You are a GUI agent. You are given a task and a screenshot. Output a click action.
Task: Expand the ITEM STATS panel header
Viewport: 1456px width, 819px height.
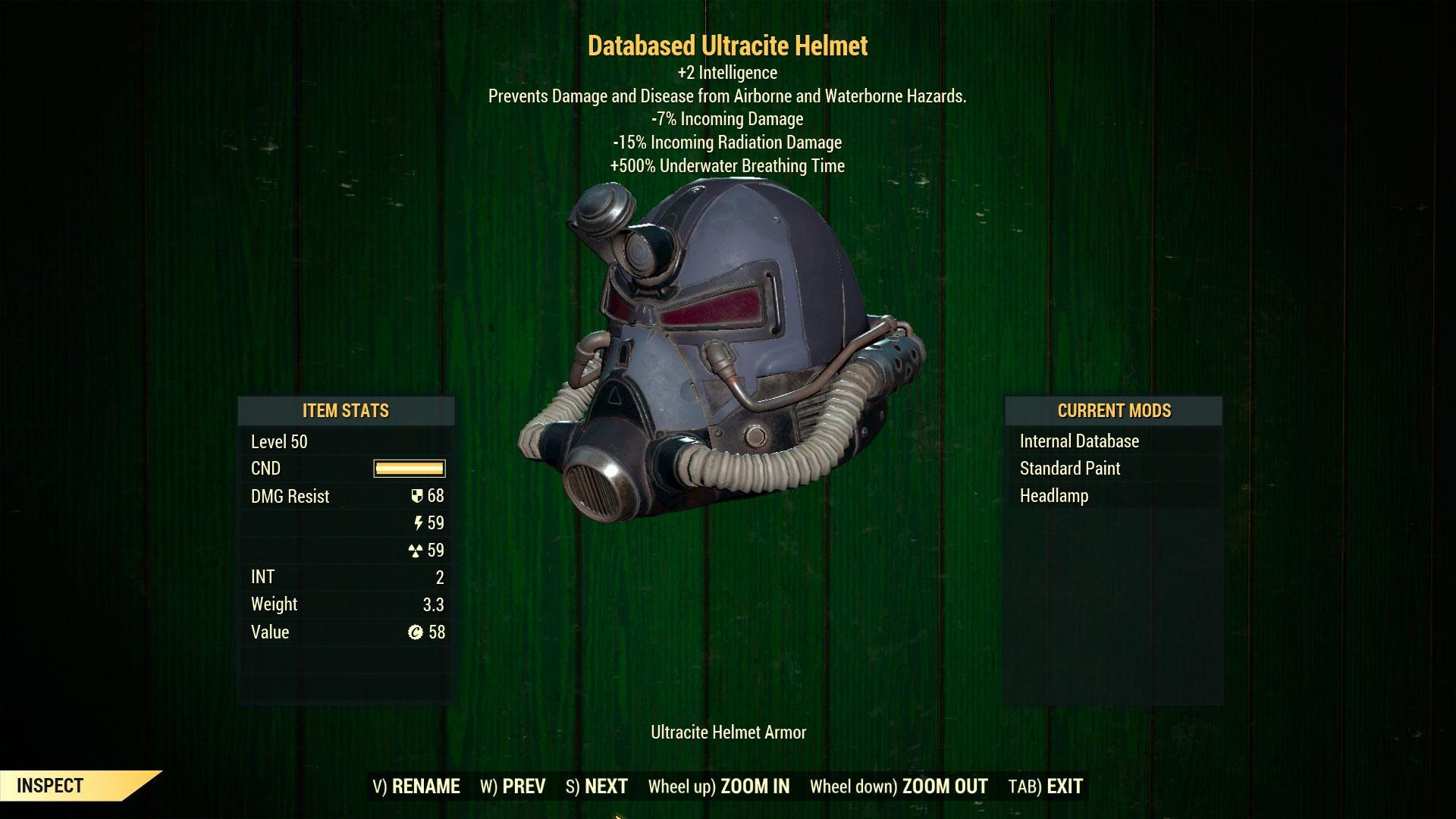346,411
